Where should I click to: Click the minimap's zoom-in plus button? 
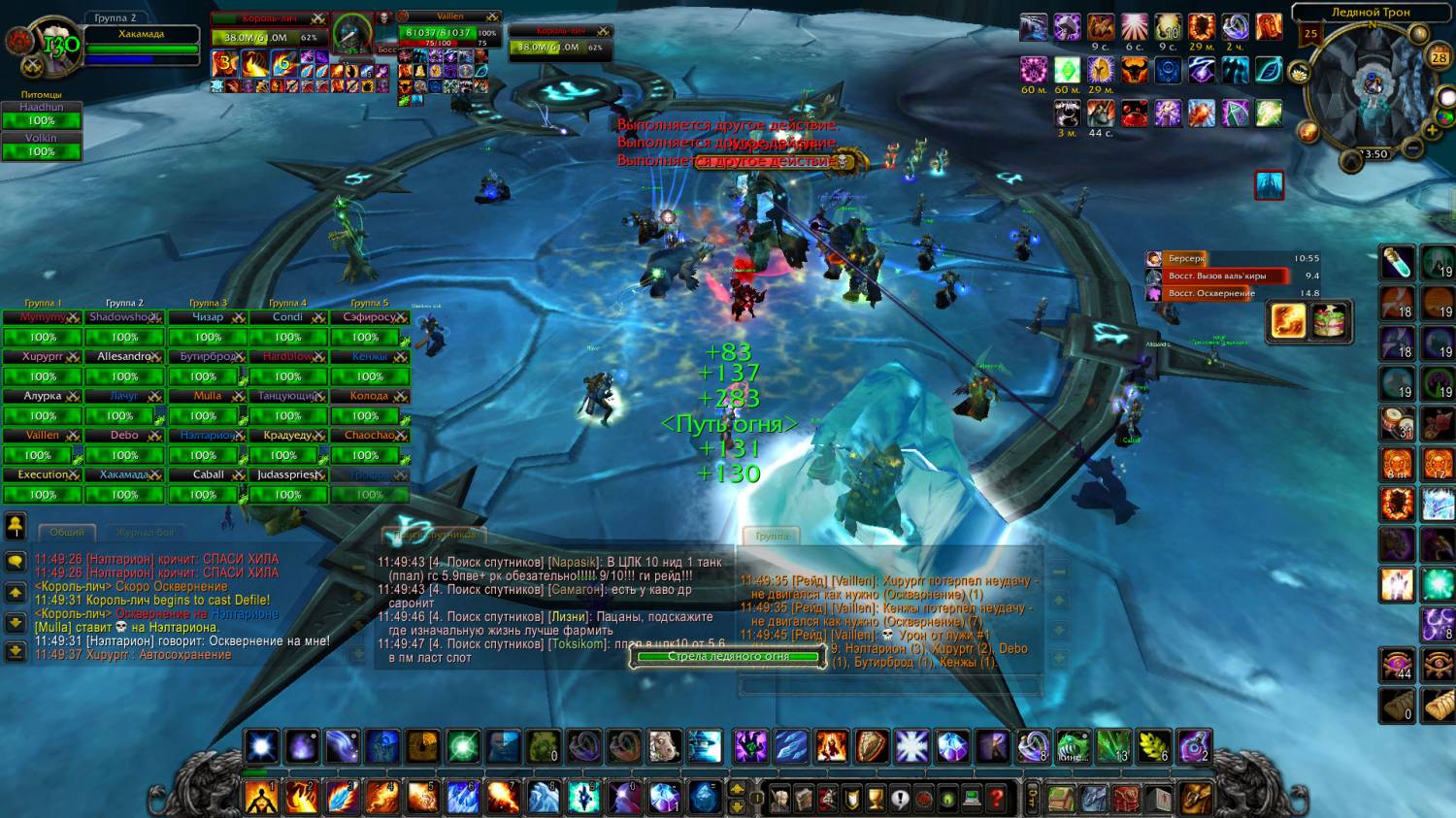pyautogui.click(x=1431, y=130)
